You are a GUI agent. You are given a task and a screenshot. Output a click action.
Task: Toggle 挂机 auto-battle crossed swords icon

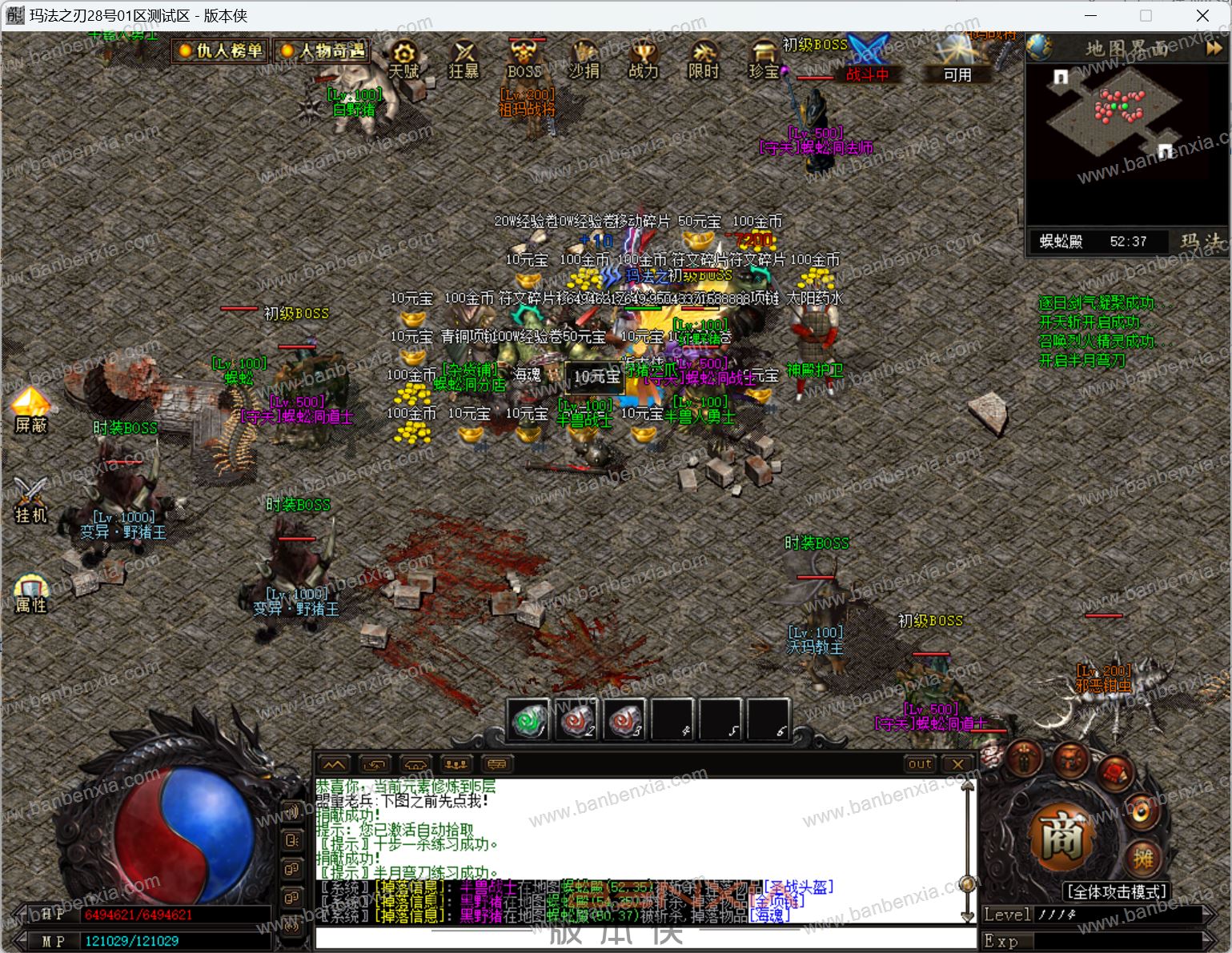30,499
